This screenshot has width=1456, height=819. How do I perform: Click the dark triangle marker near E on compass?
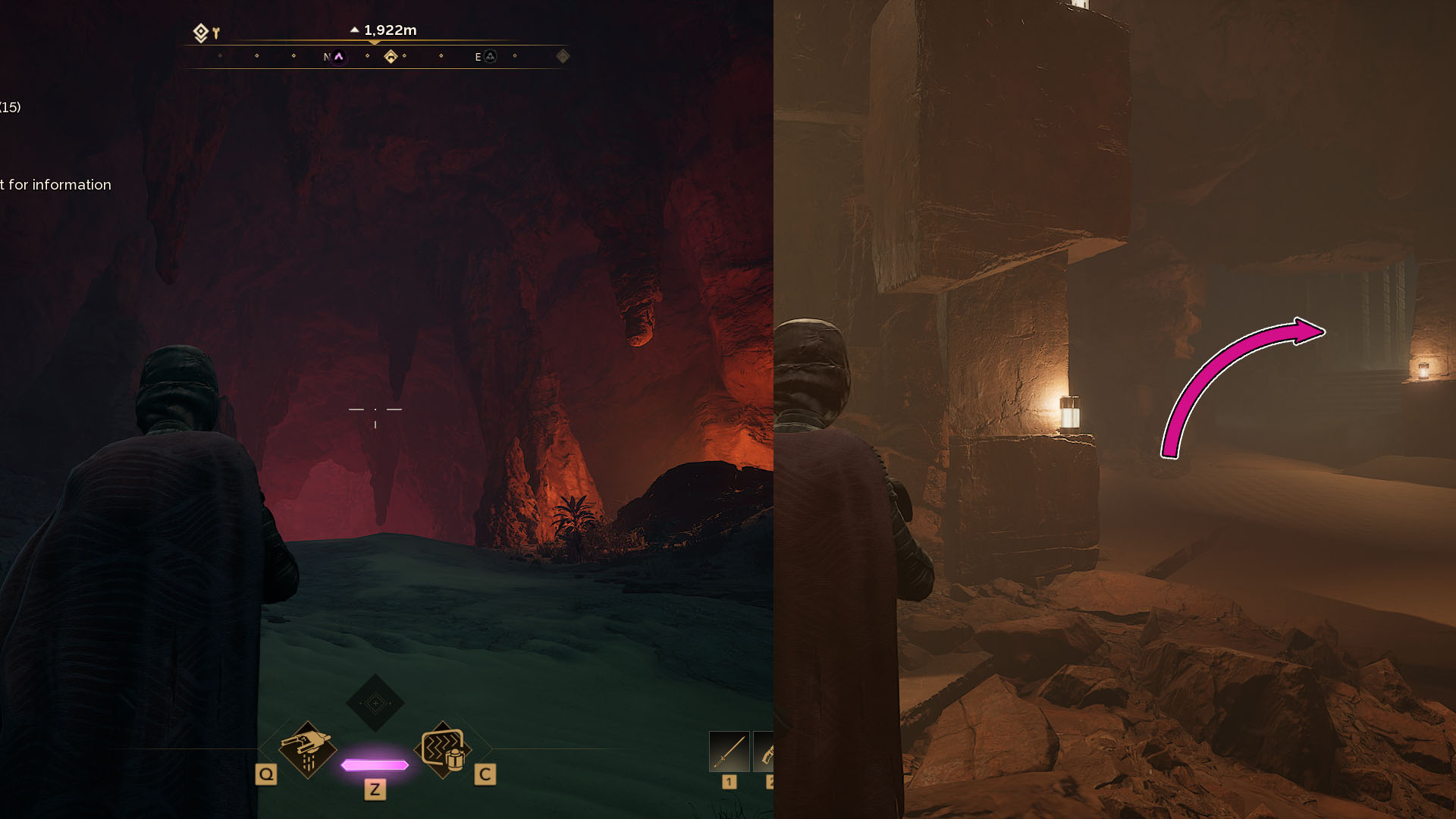pos(491,57)
